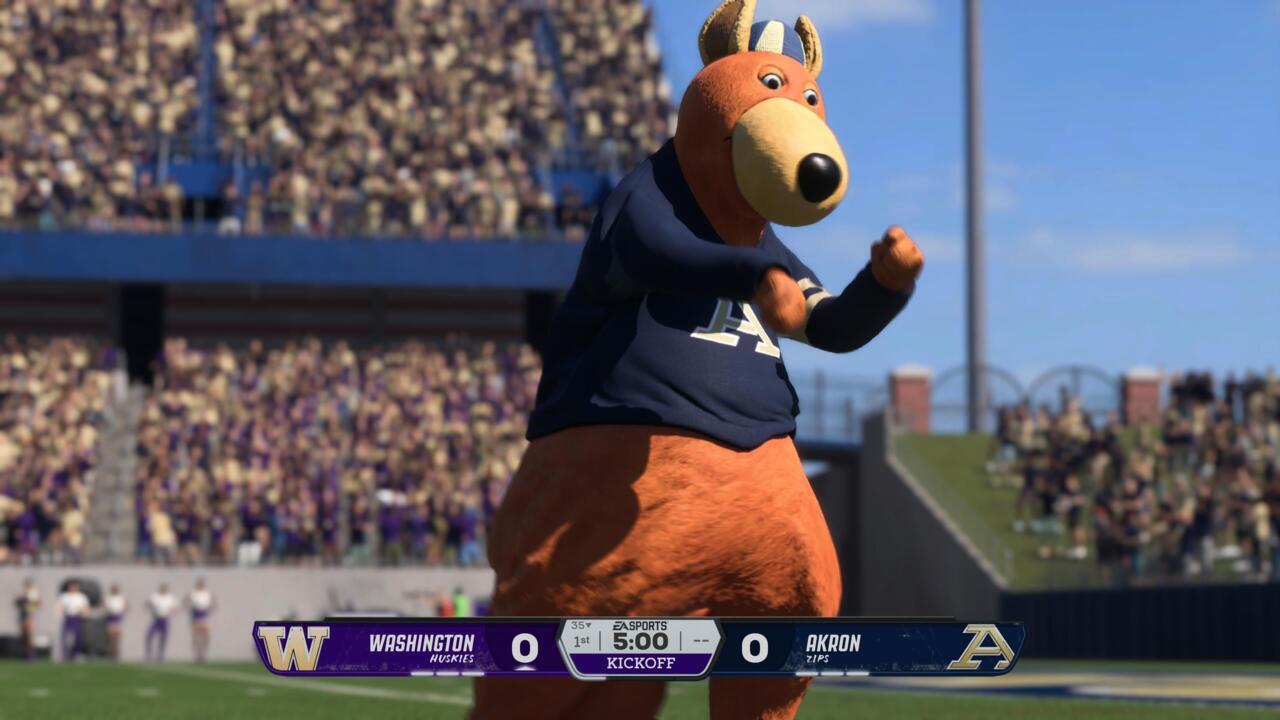The image size is (1280, 720).
Task: Toggle Akron's timeout indicator bars
Action: (834, 672)
